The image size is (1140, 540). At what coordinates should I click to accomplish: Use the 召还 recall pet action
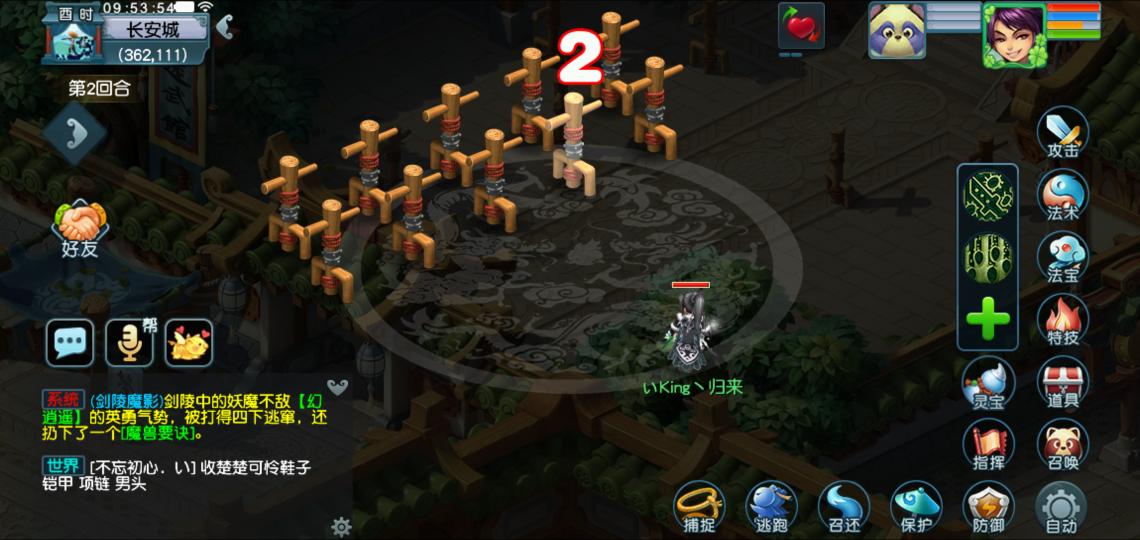(x=843, y=507)
